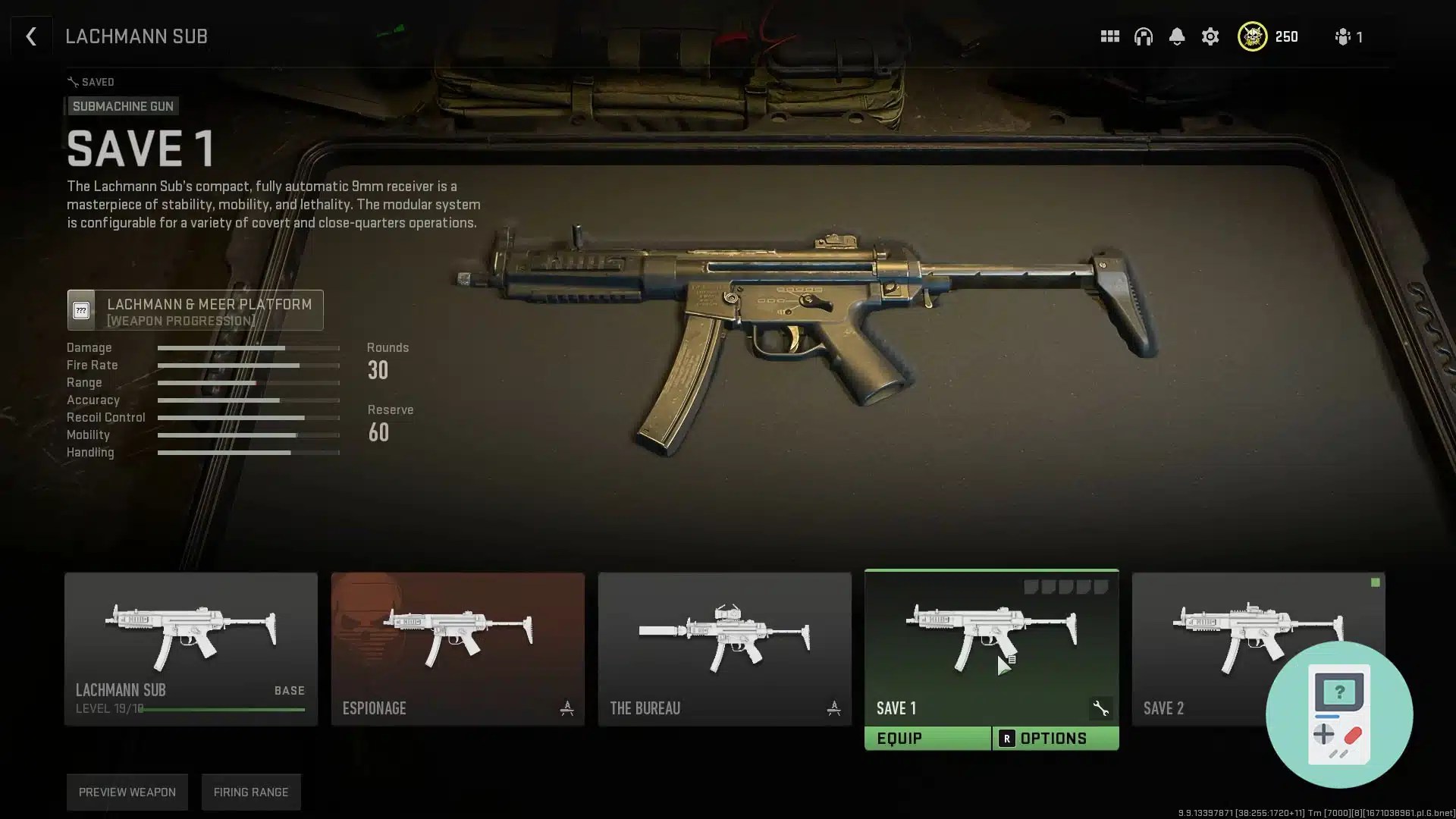
Task: Click the Preview Weapon button
Action: coord(127,792)
